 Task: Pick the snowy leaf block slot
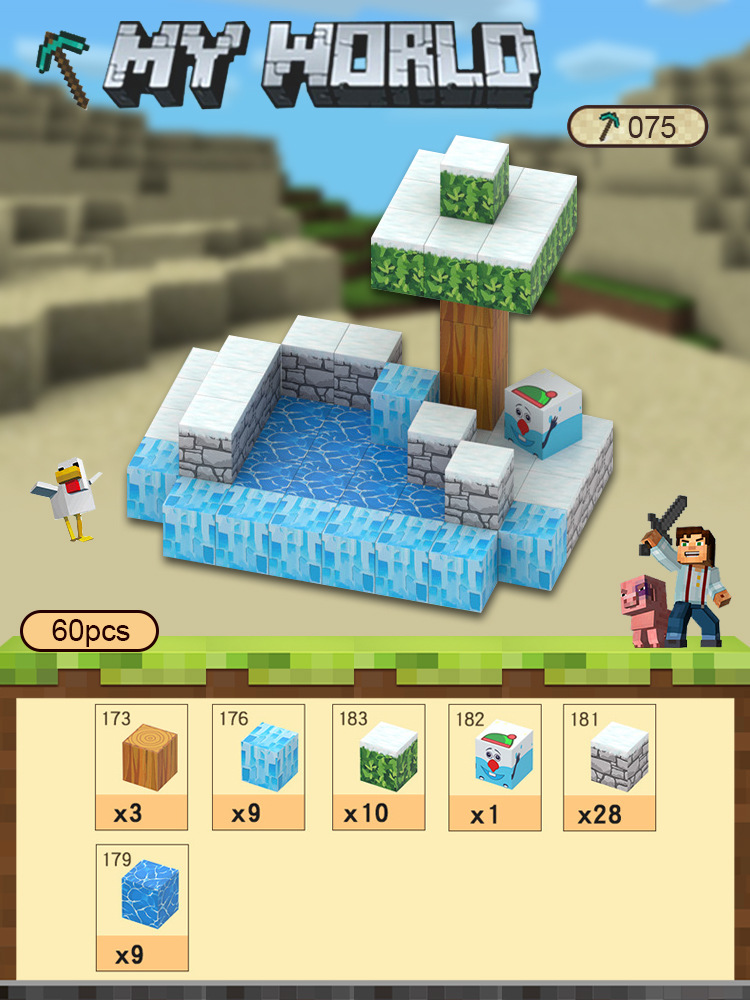[x=378, y=766]
